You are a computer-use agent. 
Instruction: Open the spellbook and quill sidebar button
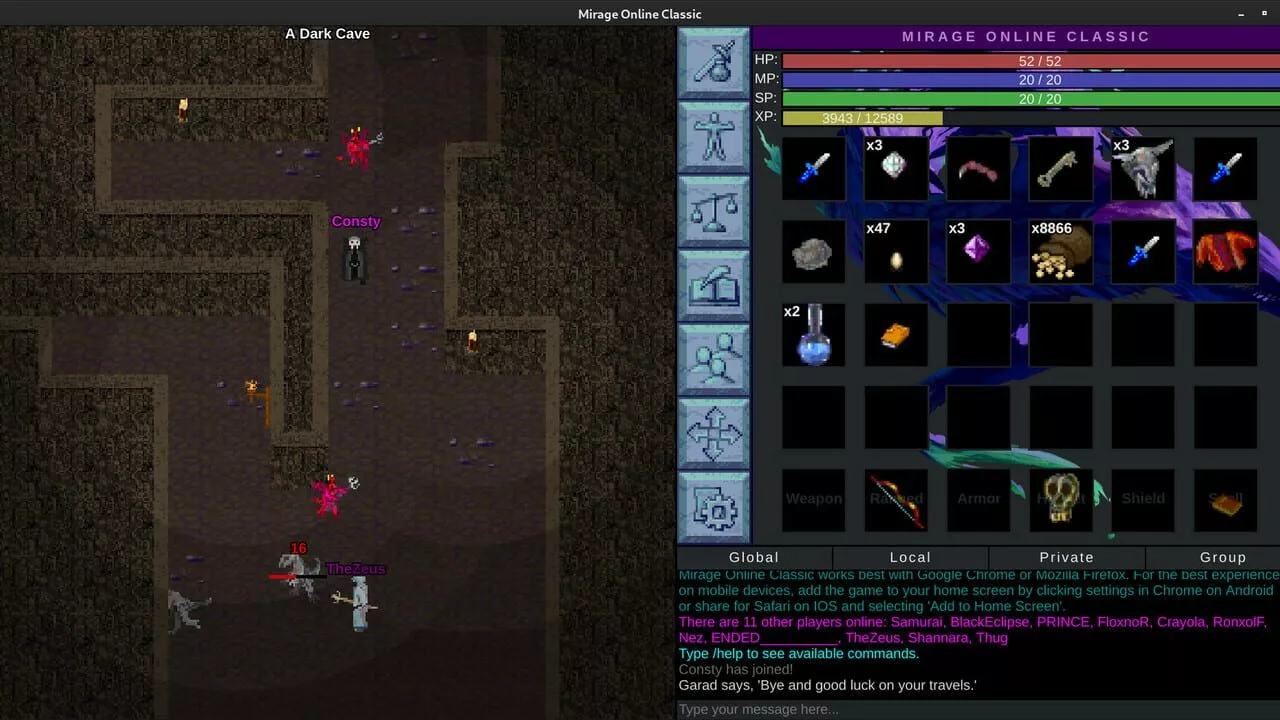[714, 285]
